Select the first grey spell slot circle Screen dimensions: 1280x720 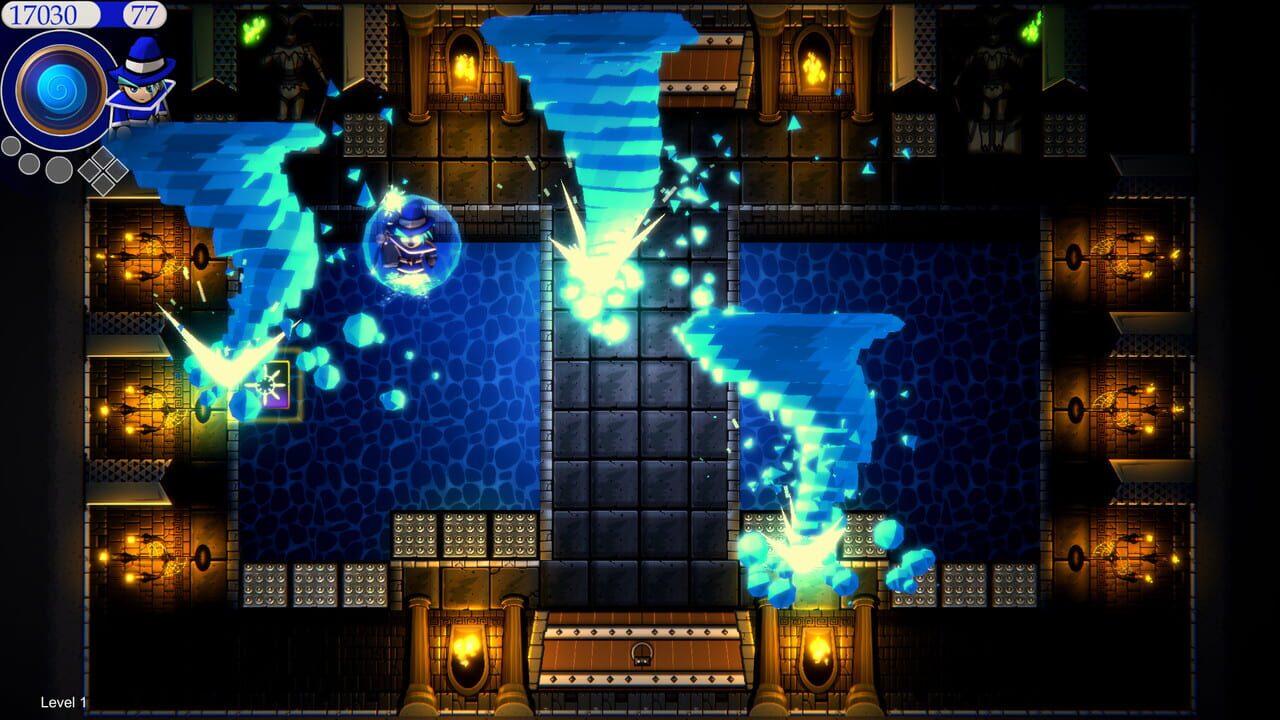coord(10,144)
